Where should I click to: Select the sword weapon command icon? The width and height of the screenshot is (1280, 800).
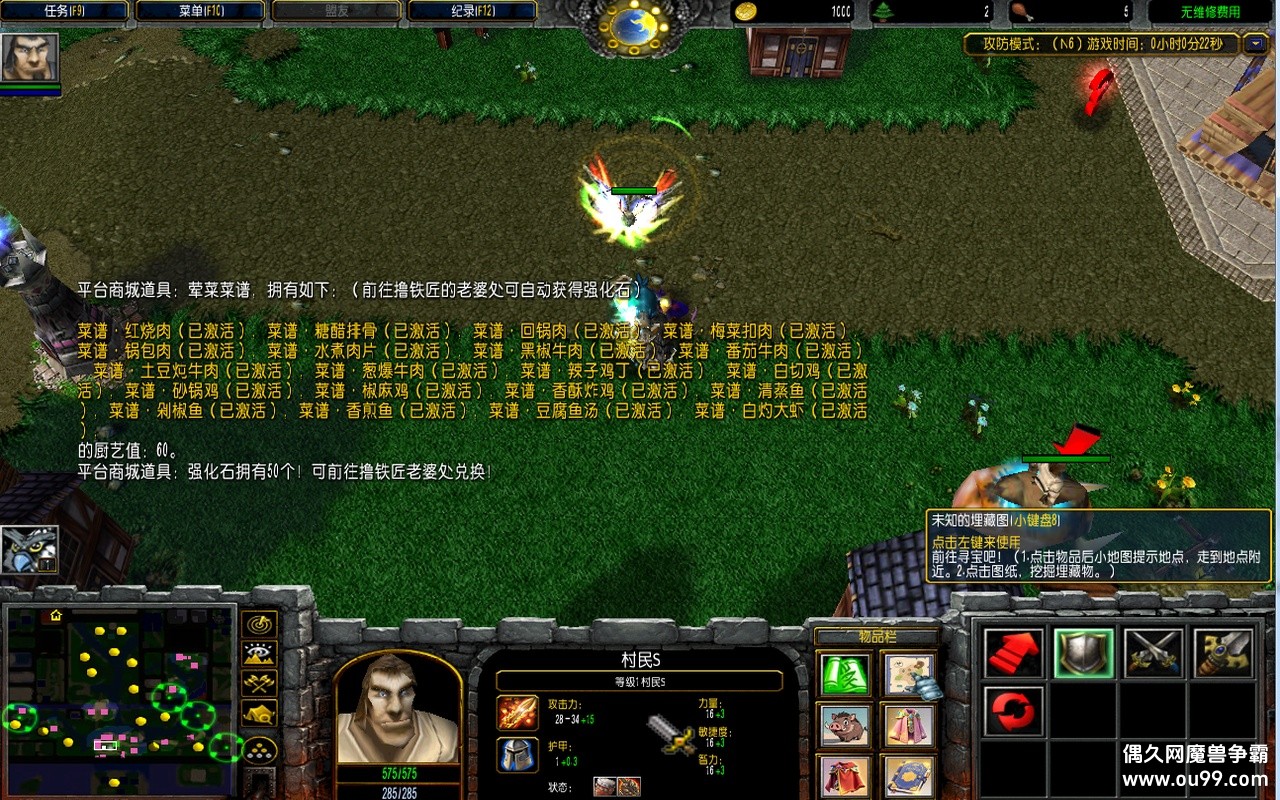tap(1223, 651)
